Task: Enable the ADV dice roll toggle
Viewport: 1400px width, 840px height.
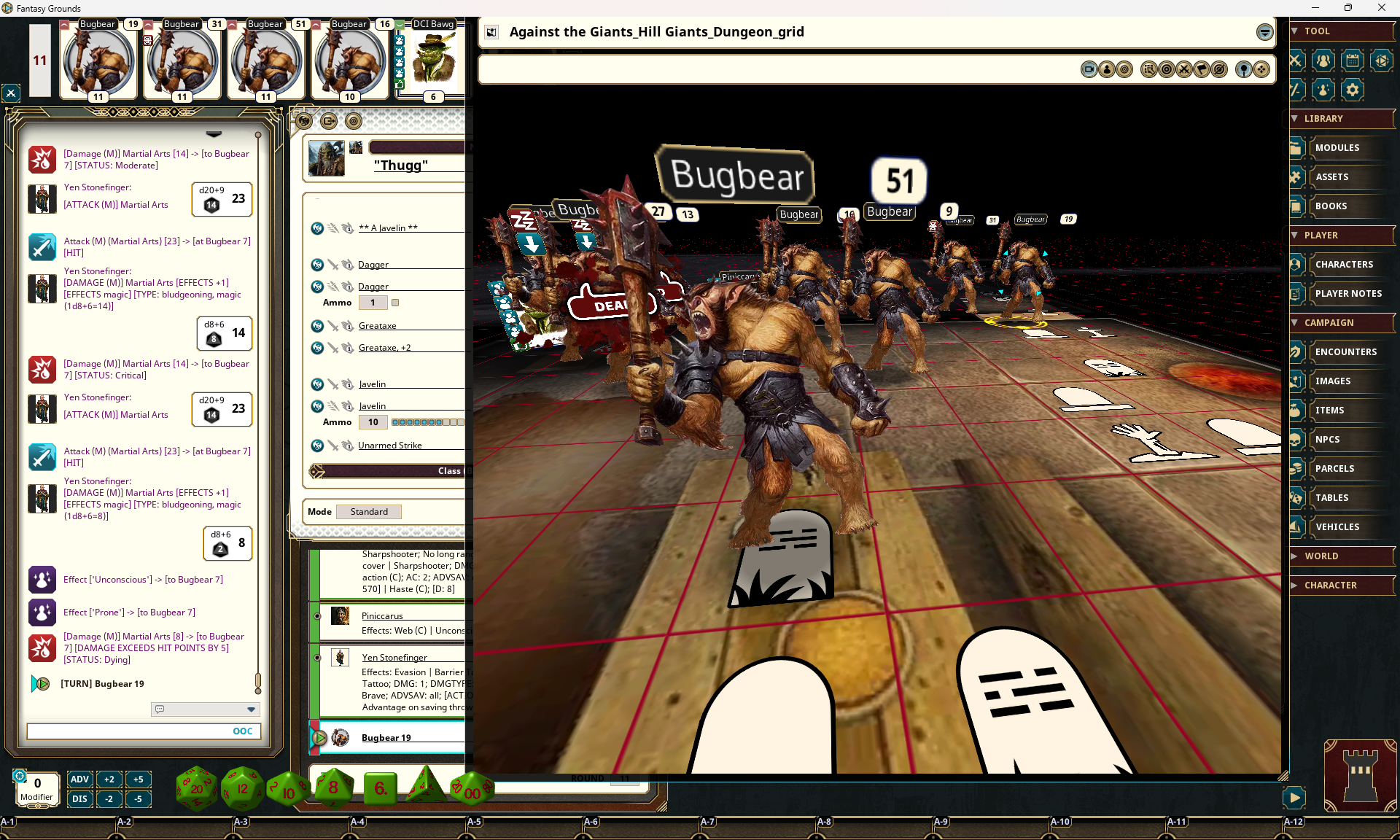Action: coord(79,779)
